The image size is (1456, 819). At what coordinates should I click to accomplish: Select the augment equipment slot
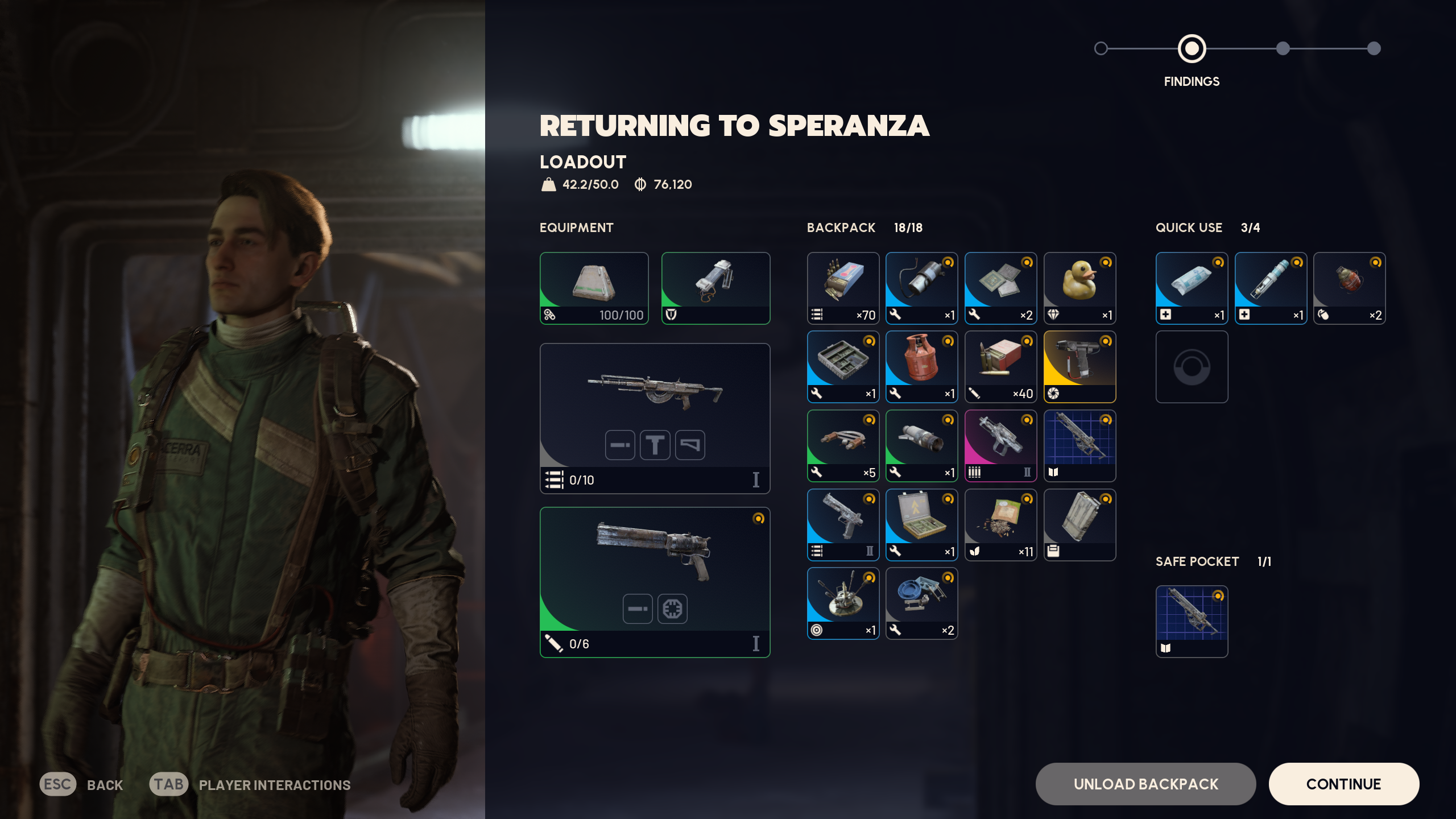tap(715, 288)
